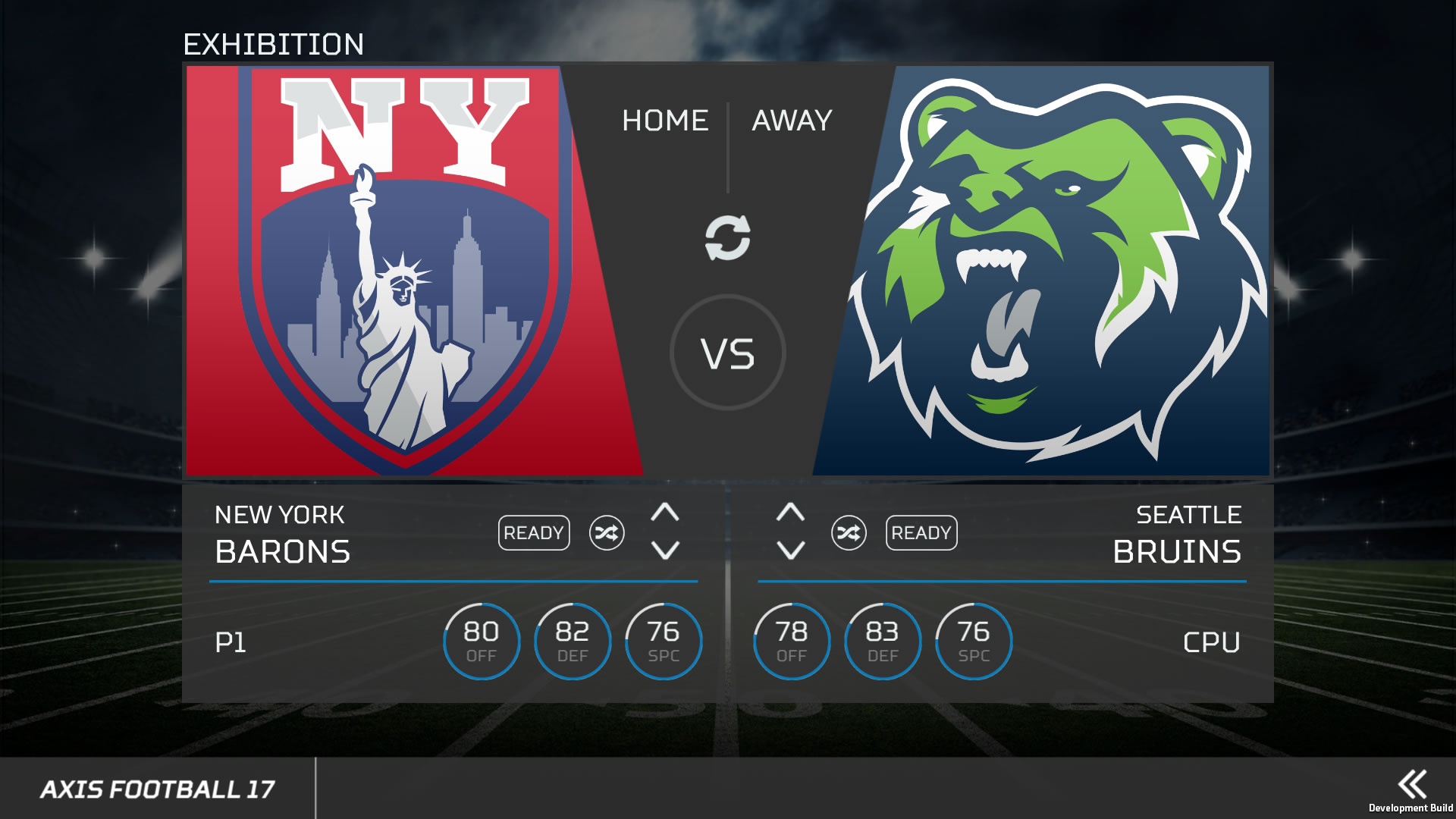Cycle Bruins team with the up arrow
The width and height of the screenshot is (1456, 819).
pos(790,513)
